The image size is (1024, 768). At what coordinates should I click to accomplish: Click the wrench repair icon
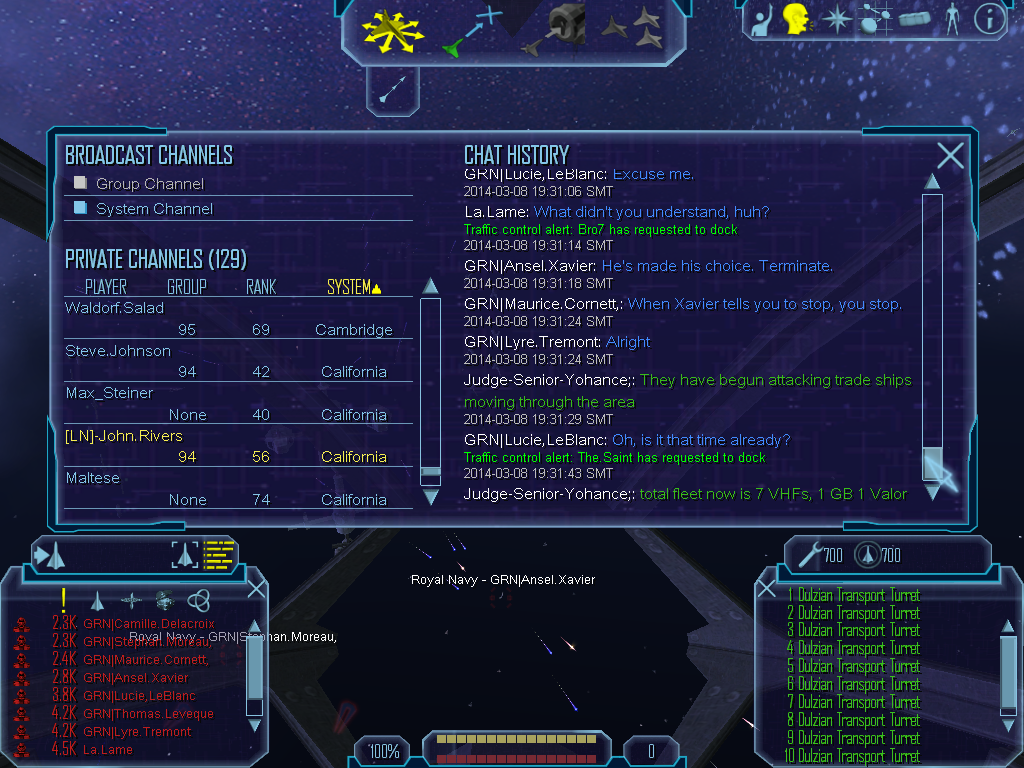(809, 553)
